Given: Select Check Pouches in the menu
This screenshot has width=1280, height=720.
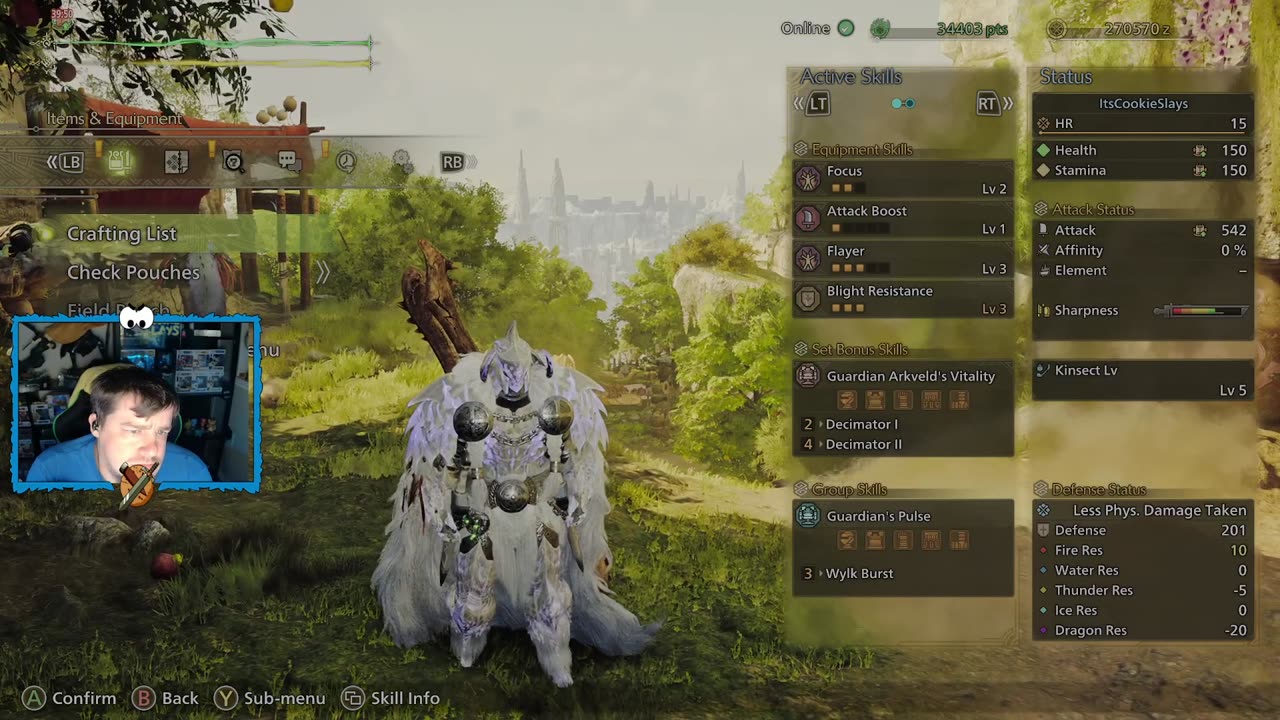Looking at the screenshot, I should pyautogui.click(x=133, y=273).
